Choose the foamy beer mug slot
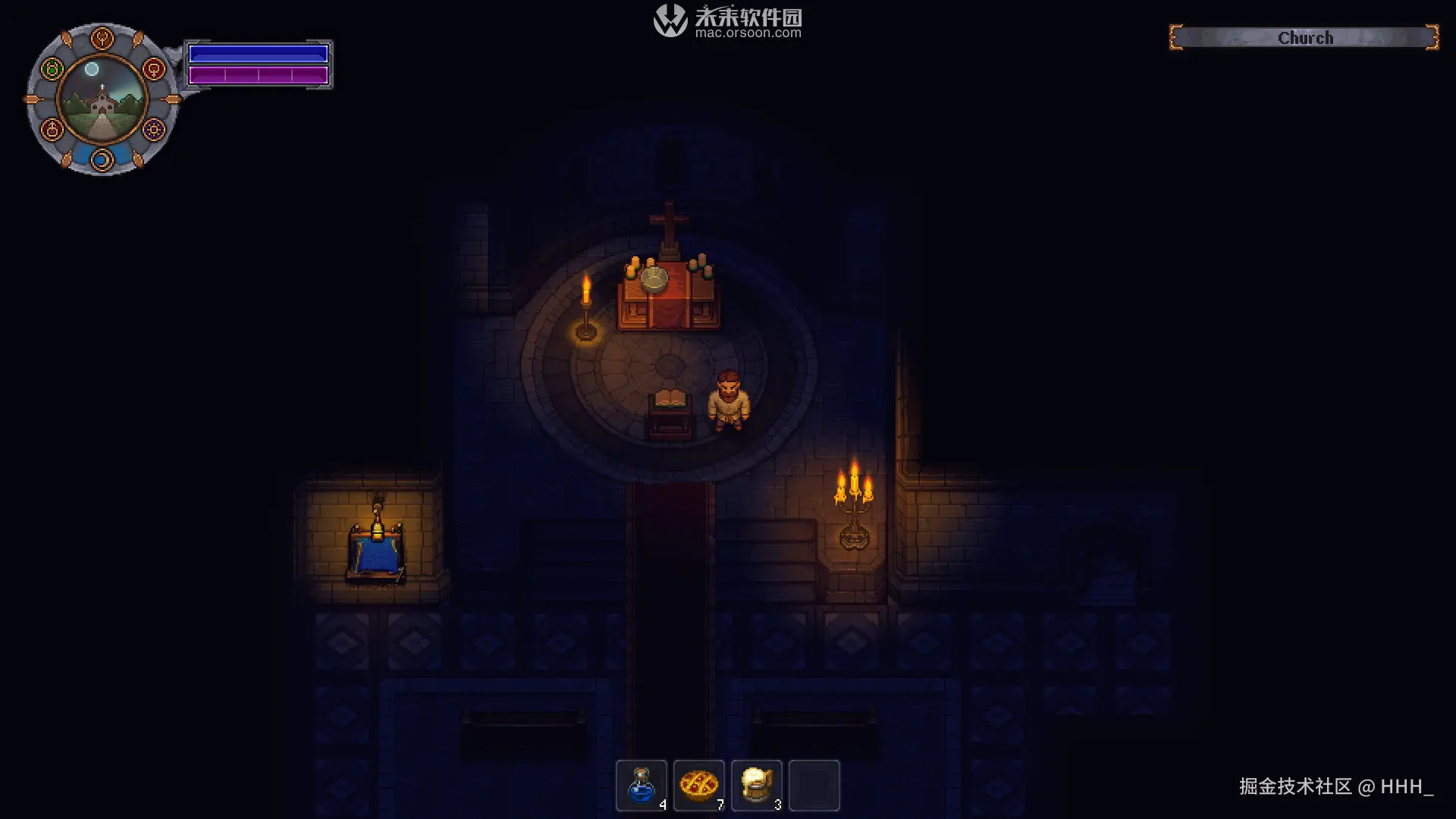Image resolution: width=1456 pixels, height=819 pixels. (757, 785)
